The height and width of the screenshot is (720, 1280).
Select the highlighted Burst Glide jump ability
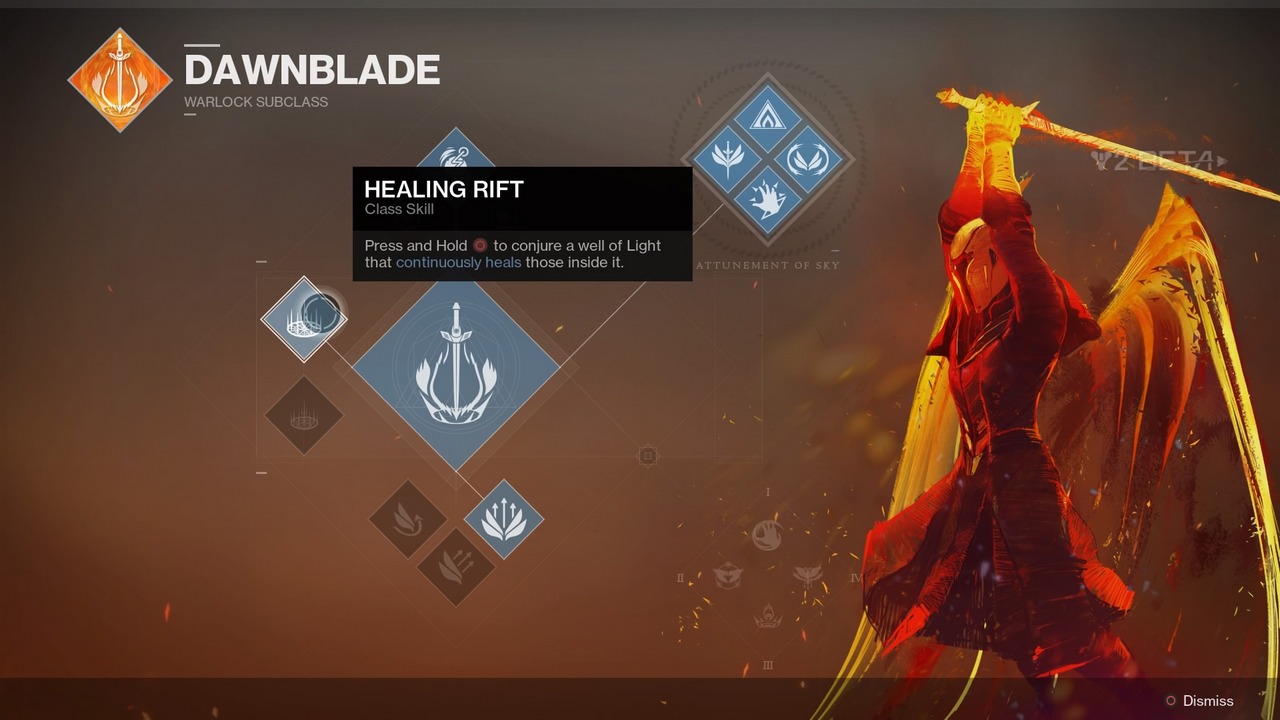[x=505, y=518]
